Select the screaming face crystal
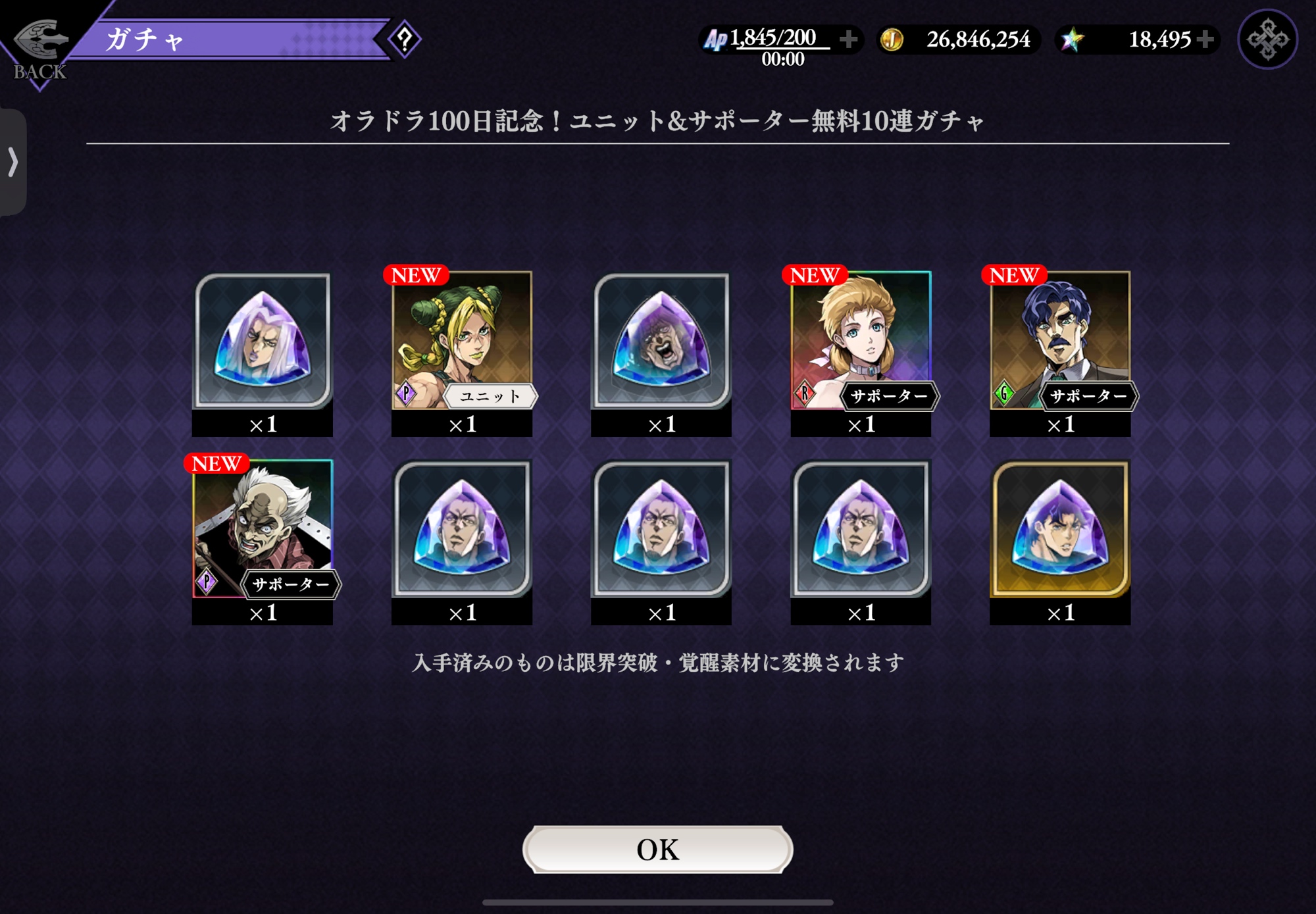 tap(661, 341)
